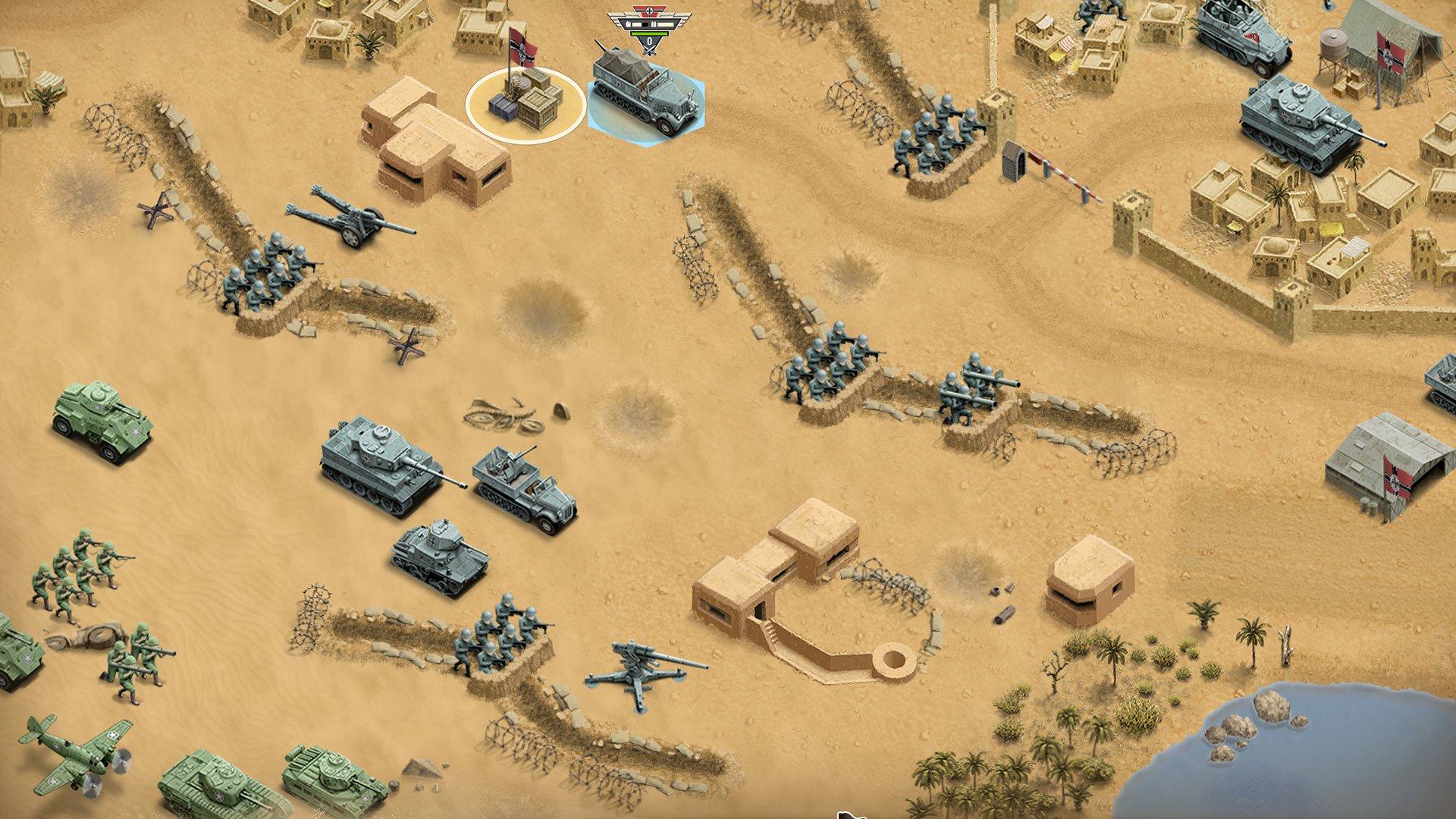Click the level 0 counter on the unit badge
The width and height of the screenshot is (1456, 819).
pos(649,42)
